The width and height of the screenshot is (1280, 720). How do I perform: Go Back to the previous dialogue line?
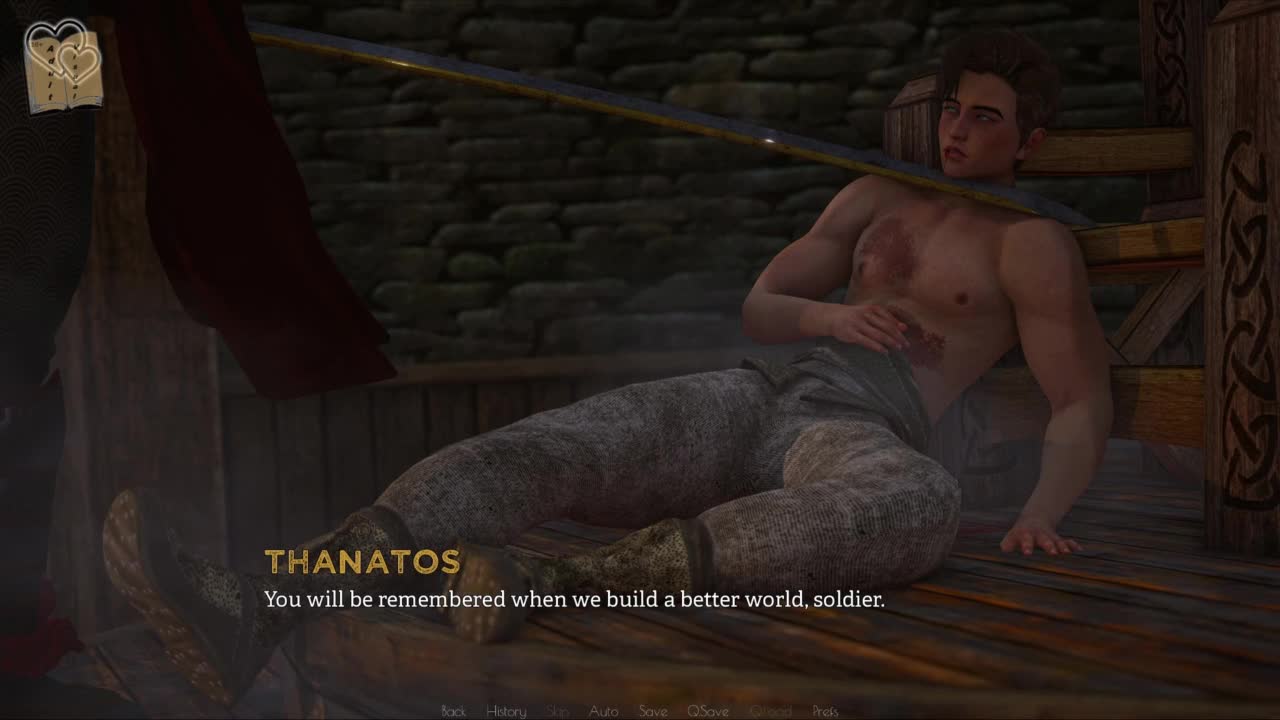(x=453, y=711)
